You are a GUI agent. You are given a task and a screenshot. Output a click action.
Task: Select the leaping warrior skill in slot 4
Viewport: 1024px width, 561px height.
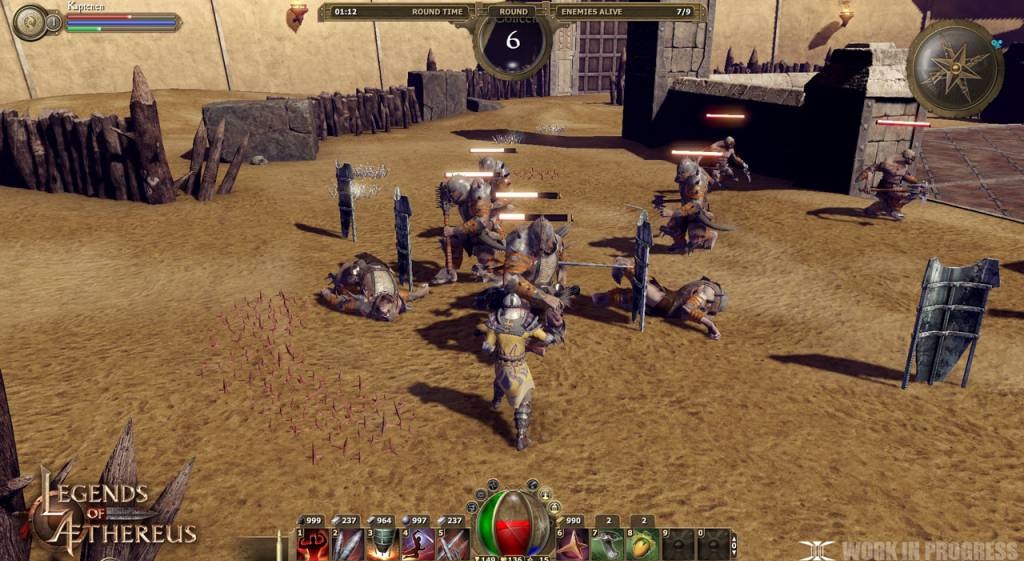tap(417, 544)
